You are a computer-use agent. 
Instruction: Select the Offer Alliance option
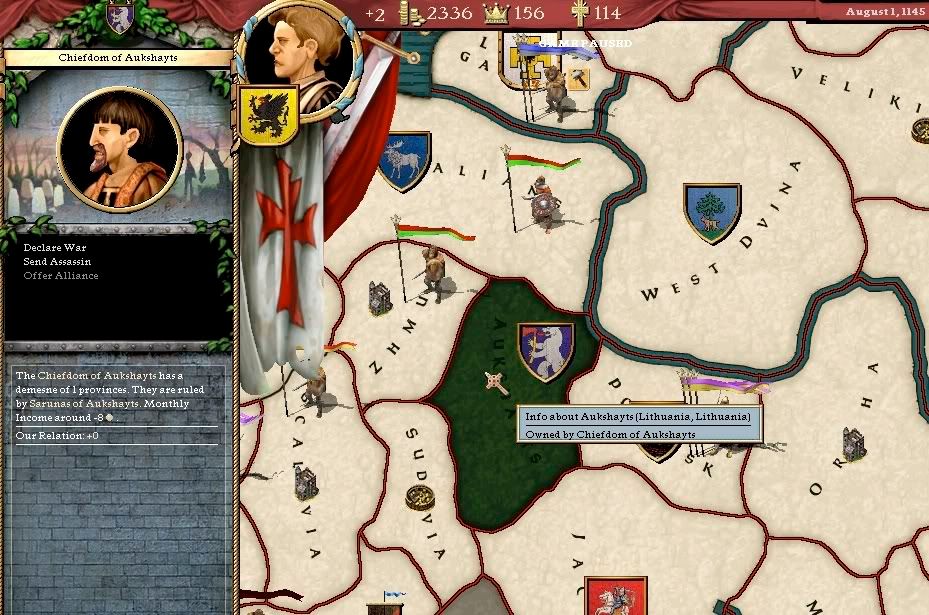tap(61, 276)
